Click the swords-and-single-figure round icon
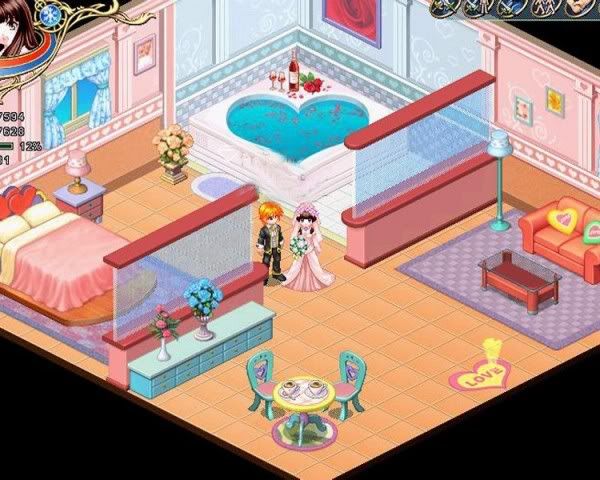 coord(476,7)
